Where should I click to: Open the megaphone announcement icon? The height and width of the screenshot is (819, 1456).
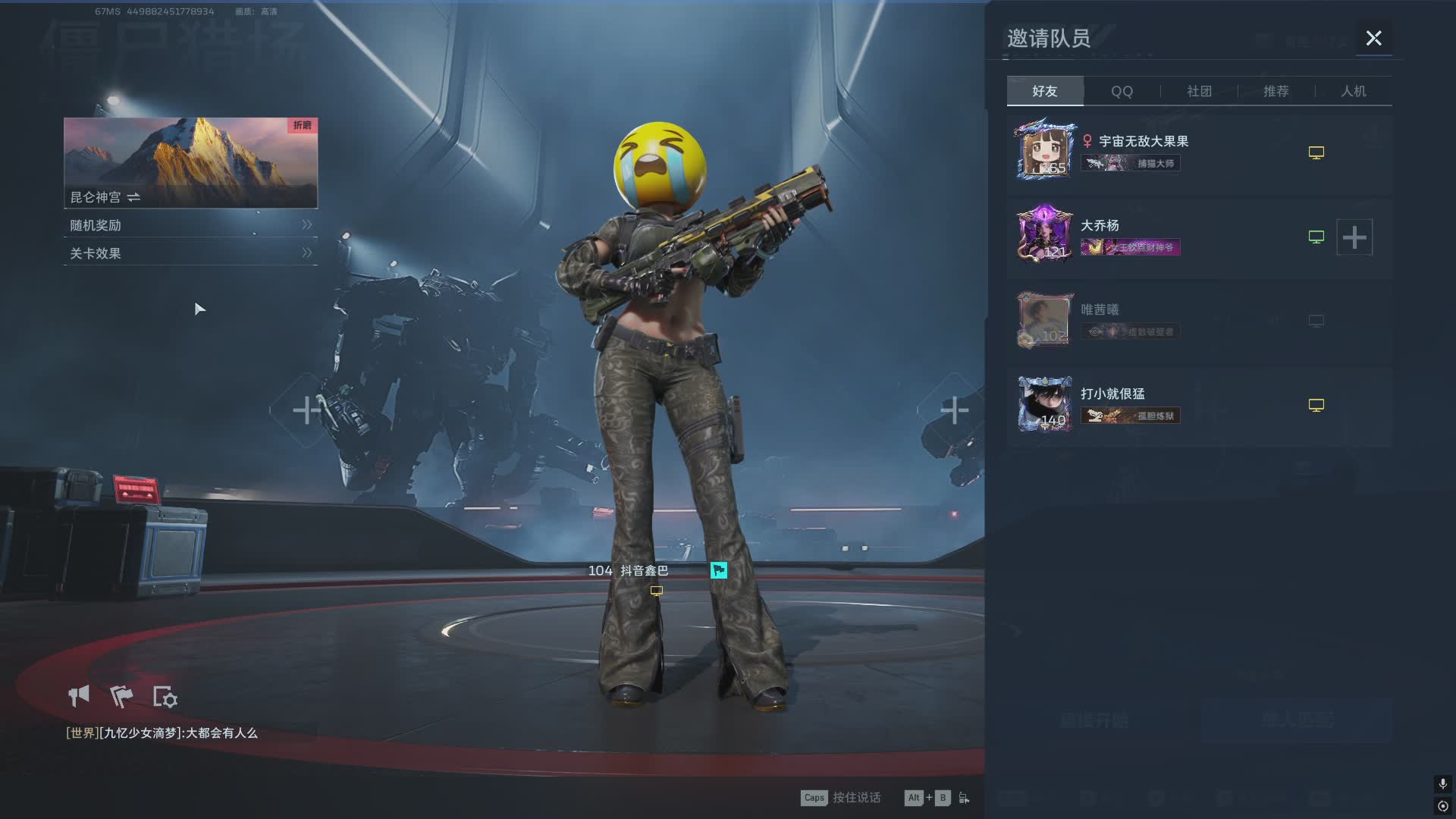coord(79,696)
